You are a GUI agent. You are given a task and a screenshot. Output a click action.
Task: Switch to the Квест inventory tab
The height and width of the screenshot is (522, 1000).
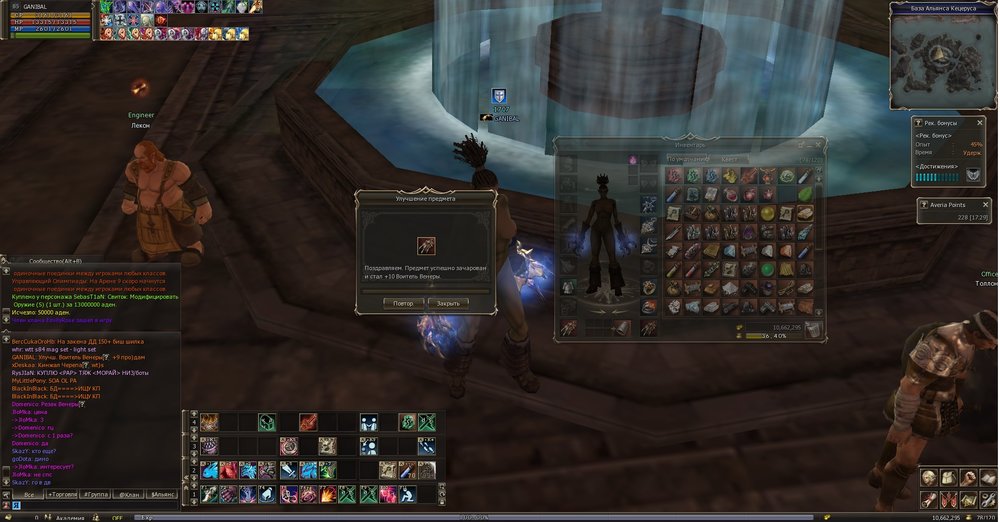tap(730, 158)
